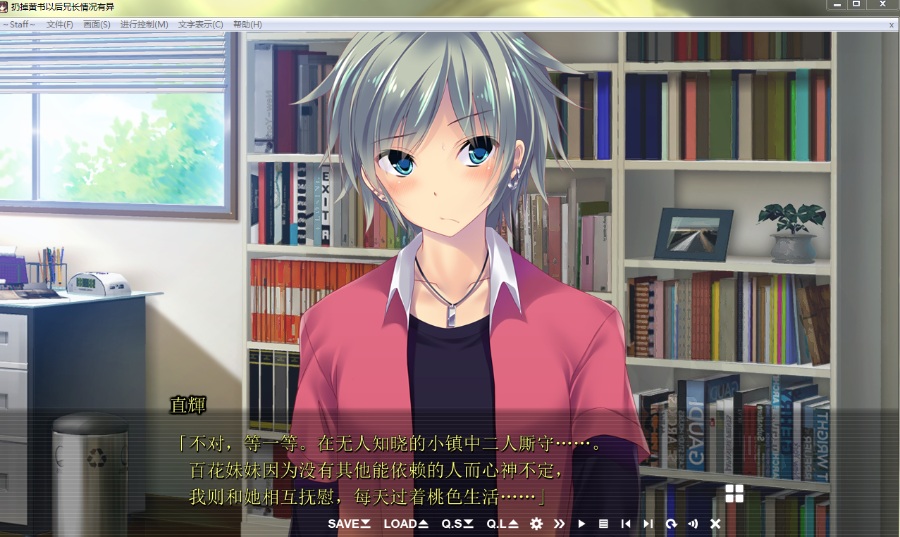Open the 帮助(H) menu

(247, 24)
